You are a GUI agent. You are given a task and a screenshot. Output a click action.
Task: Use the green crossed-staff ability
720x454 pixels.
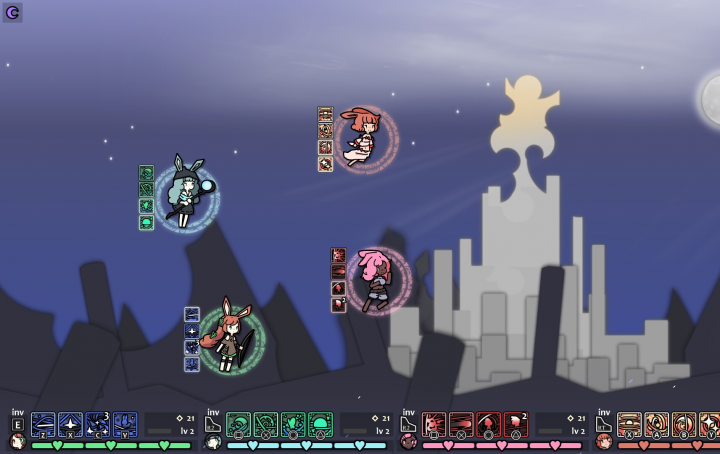[x=265, y=424]
